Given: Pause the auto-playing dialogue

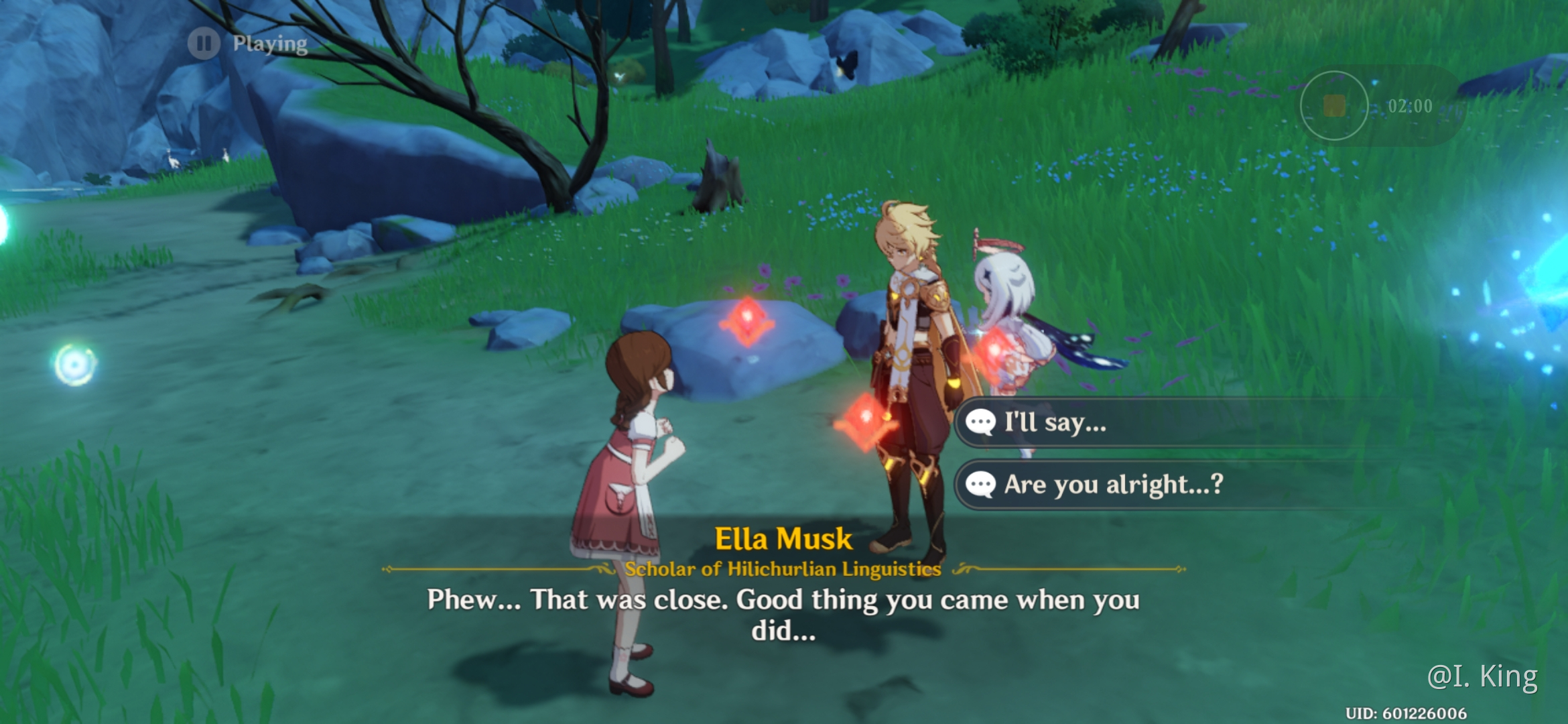Looking at the screenshot, I should 204,44.
